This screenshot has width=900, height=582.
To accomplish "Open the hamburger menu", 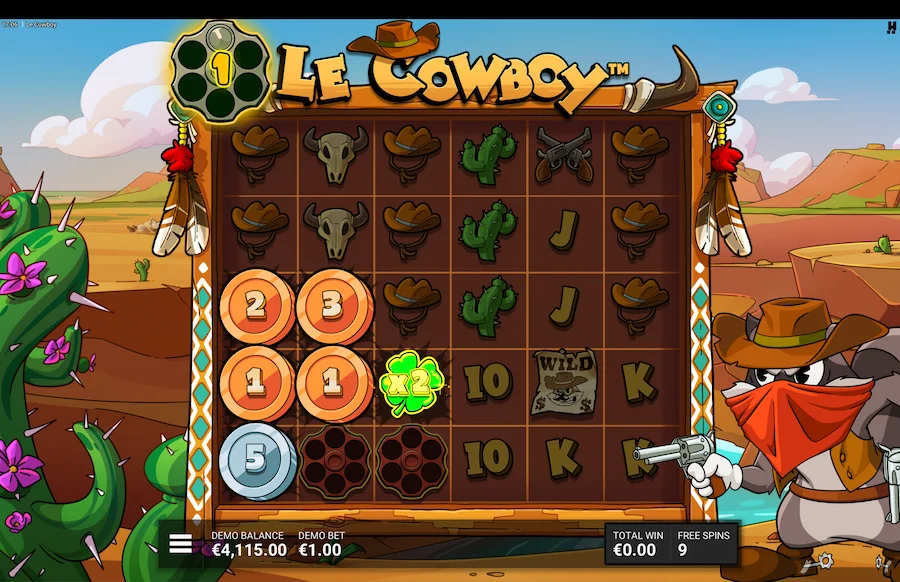I will point(180,543).
